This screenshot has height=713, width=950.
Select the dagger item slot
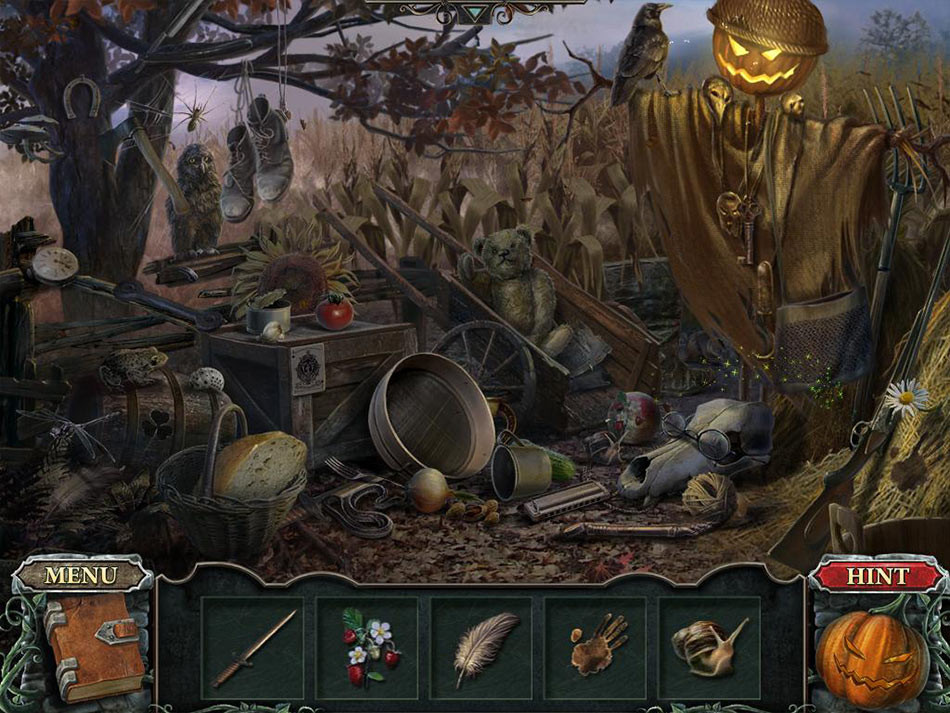[253, 648]
